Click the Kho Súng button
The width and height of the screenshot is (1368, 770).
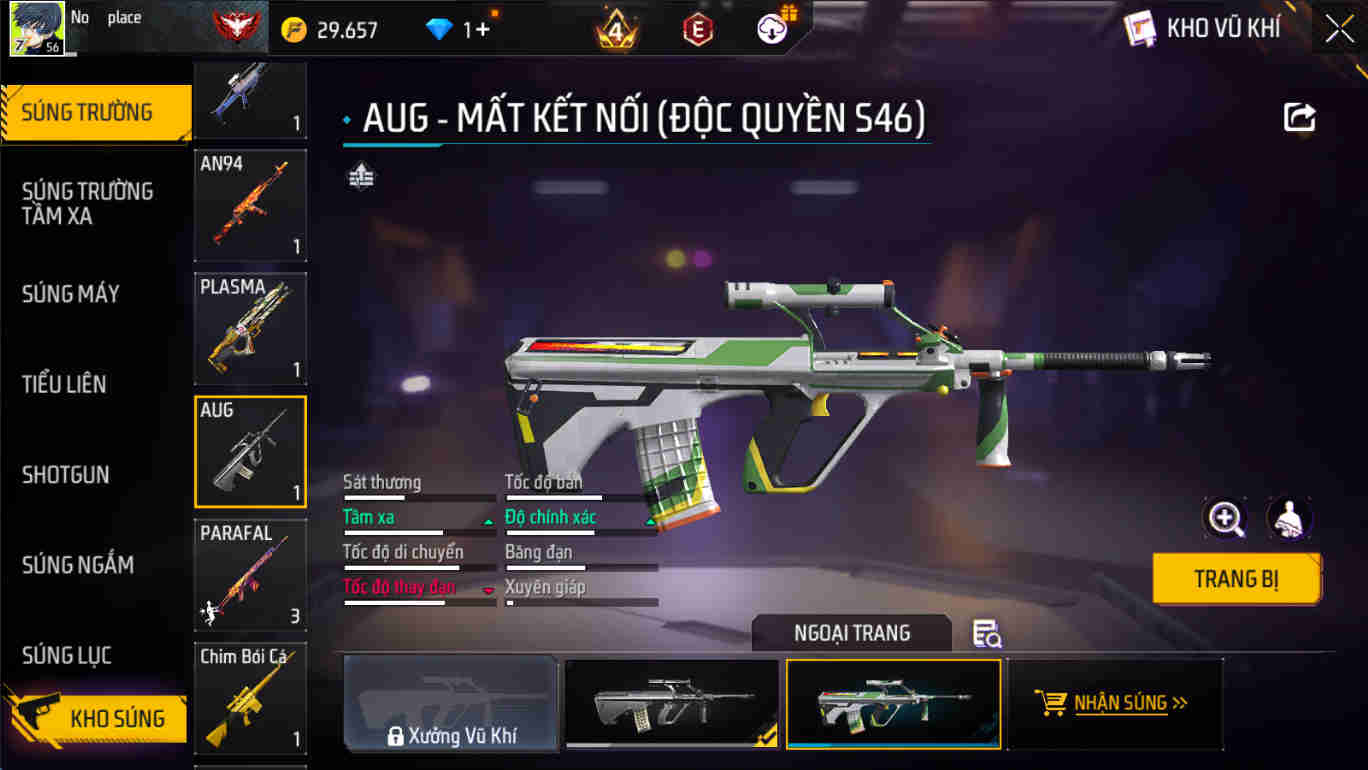point(100,718)
